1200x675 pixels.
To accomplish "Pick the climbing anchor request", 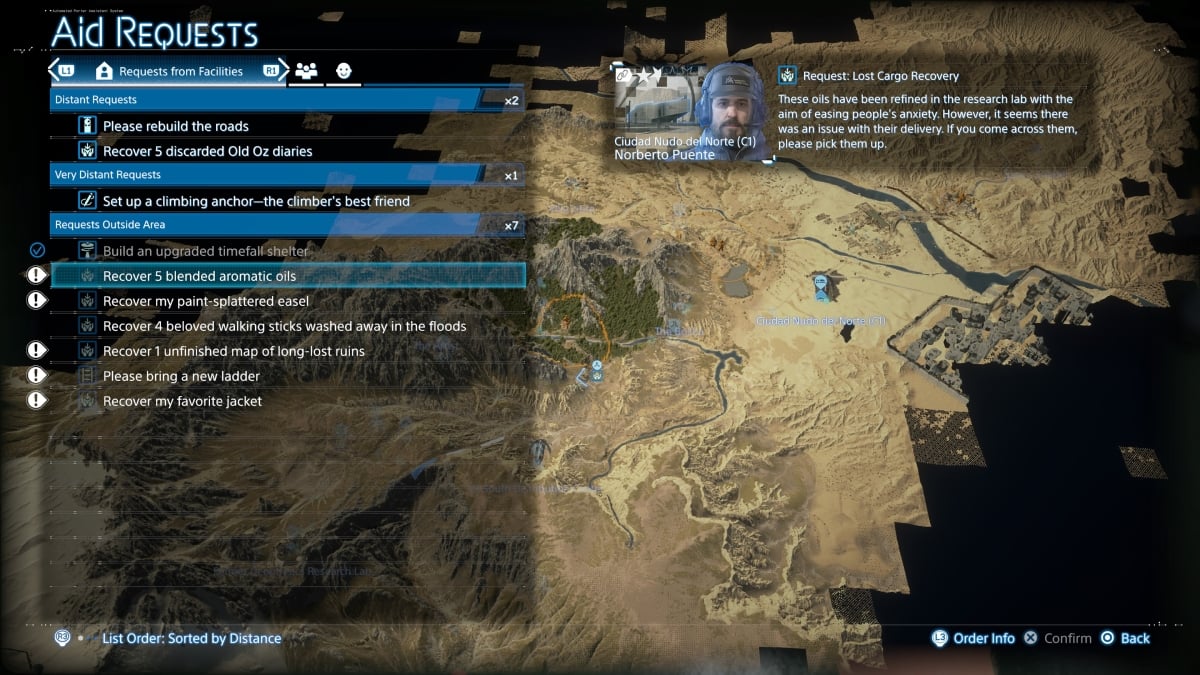I will (256, 201).
